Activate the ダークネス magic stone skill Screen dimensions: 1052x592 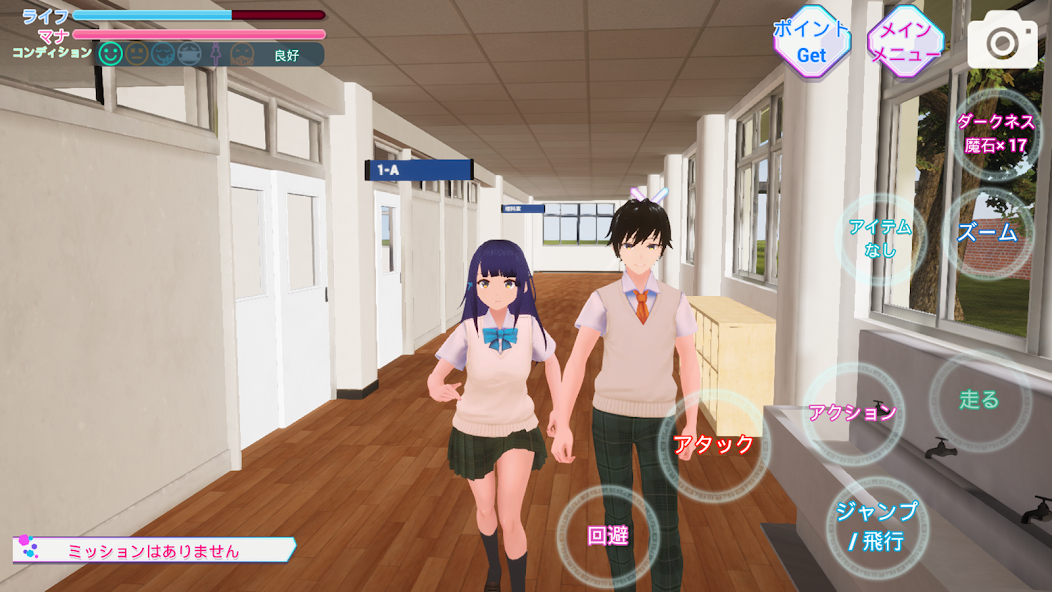[996, 134]
